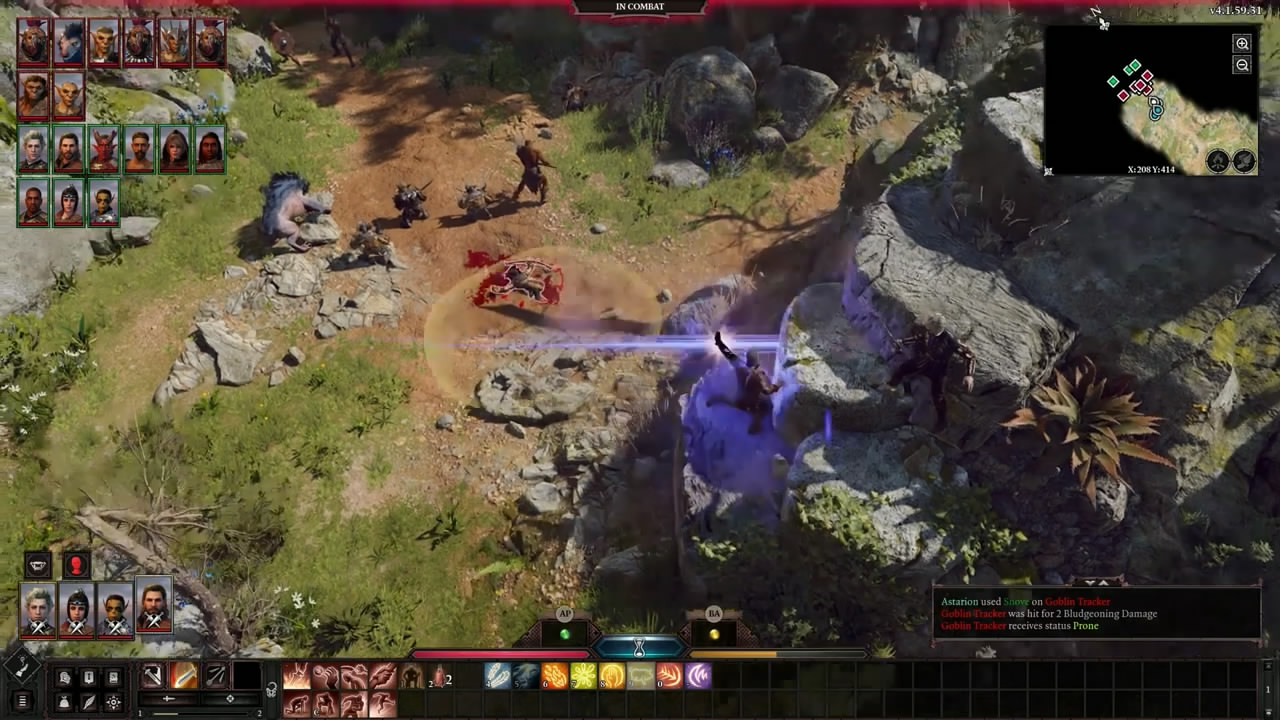Select the bearded man party portrait

tap(153, 606)
